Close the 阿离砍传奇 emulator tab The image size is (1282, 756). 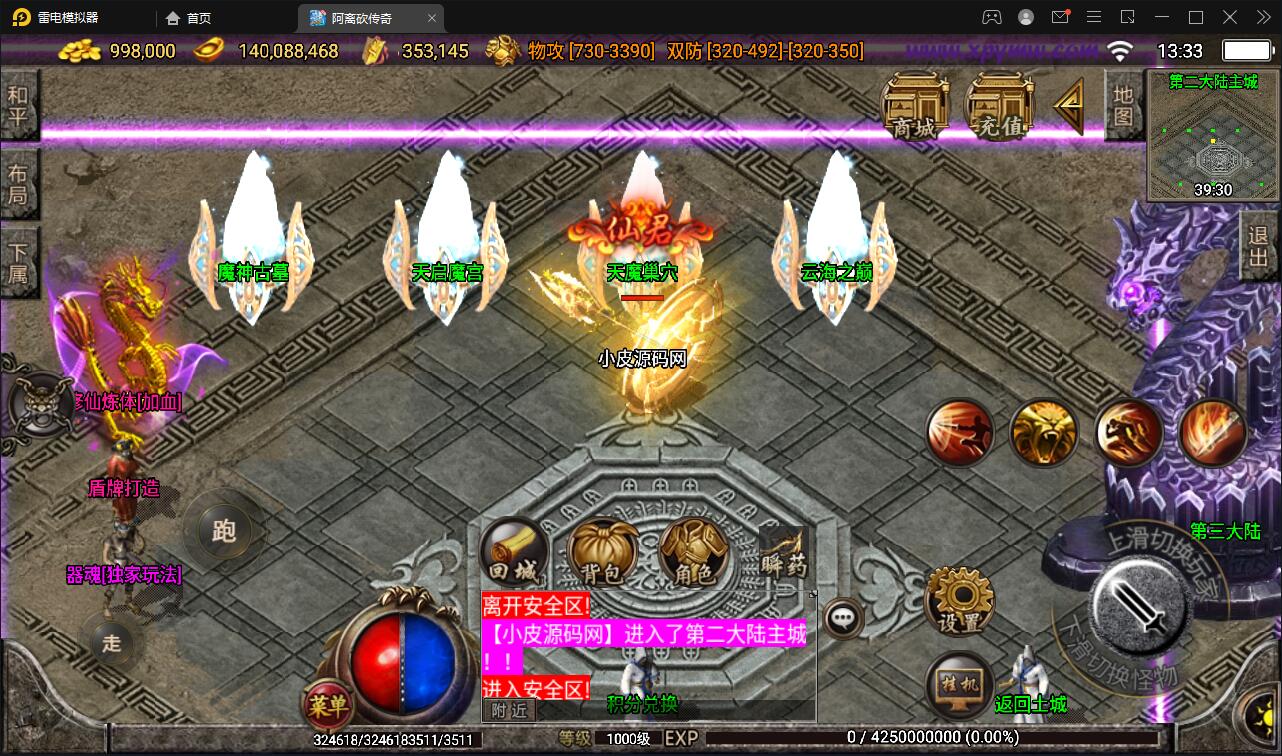(x=432, y=18)
